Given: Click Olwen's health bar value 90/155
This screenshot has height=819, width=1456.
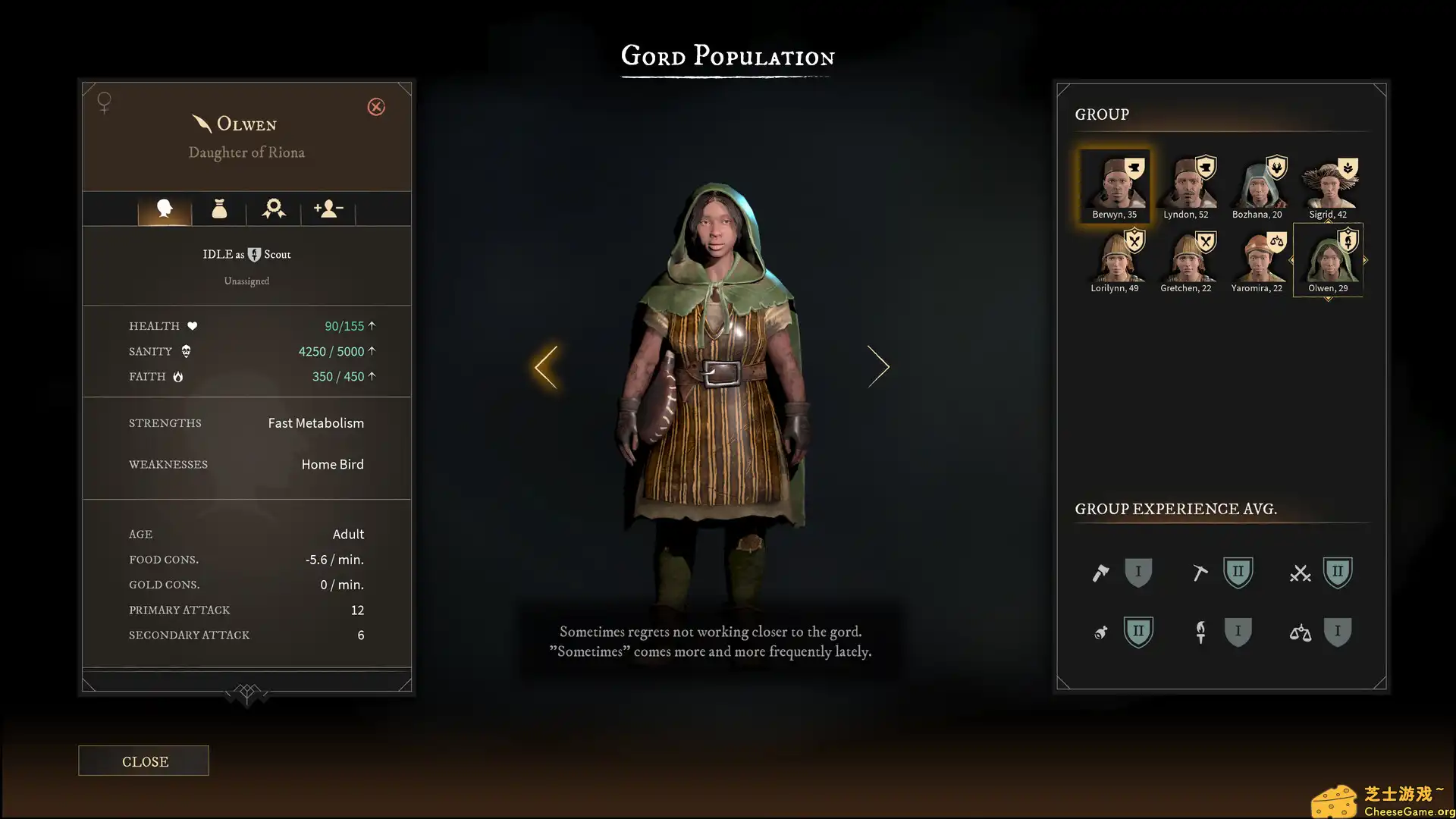Looking at the screenshot, I should (x=345, y=325).
